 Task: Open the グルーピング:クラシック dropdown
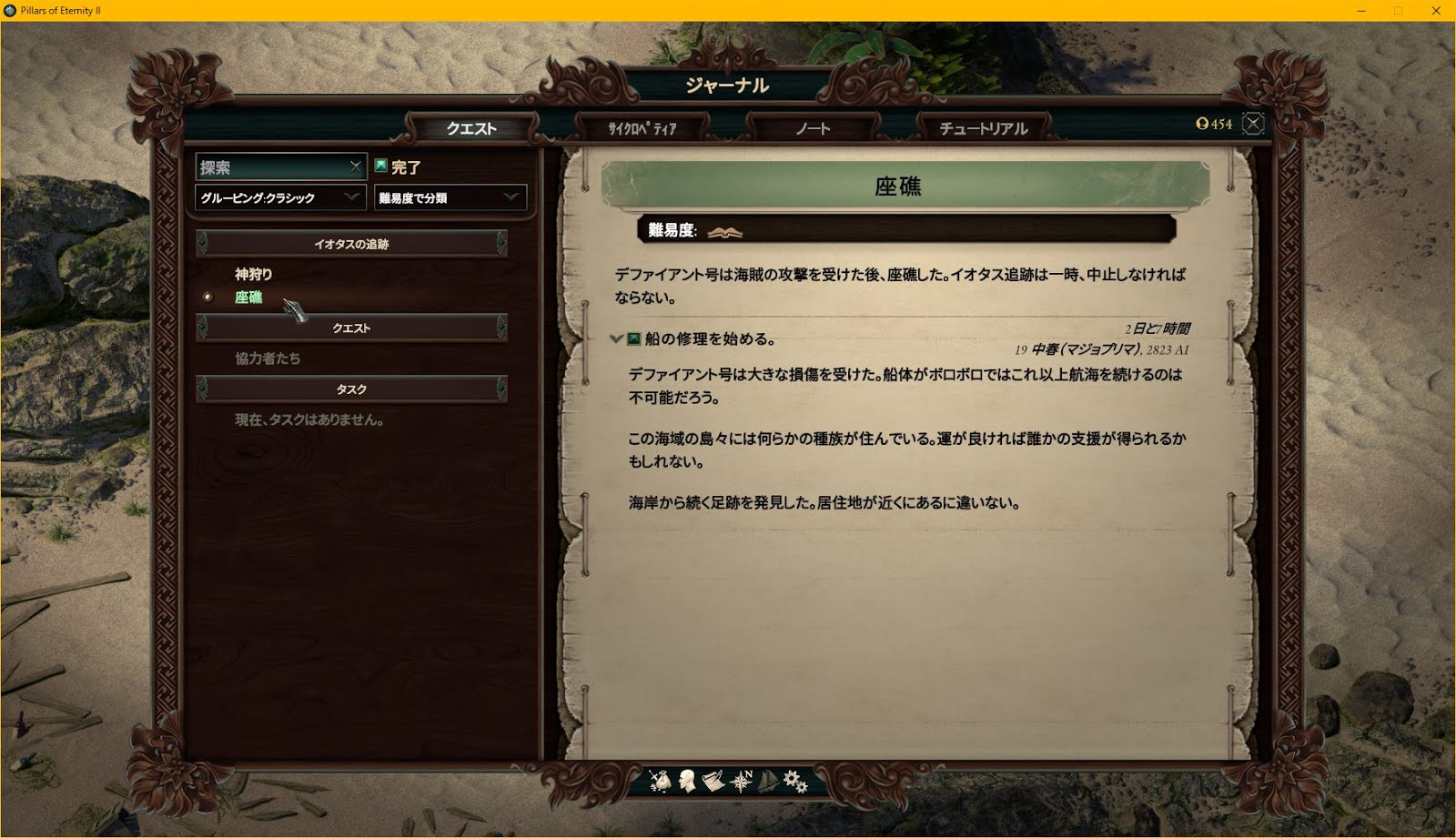pos(278,196)
